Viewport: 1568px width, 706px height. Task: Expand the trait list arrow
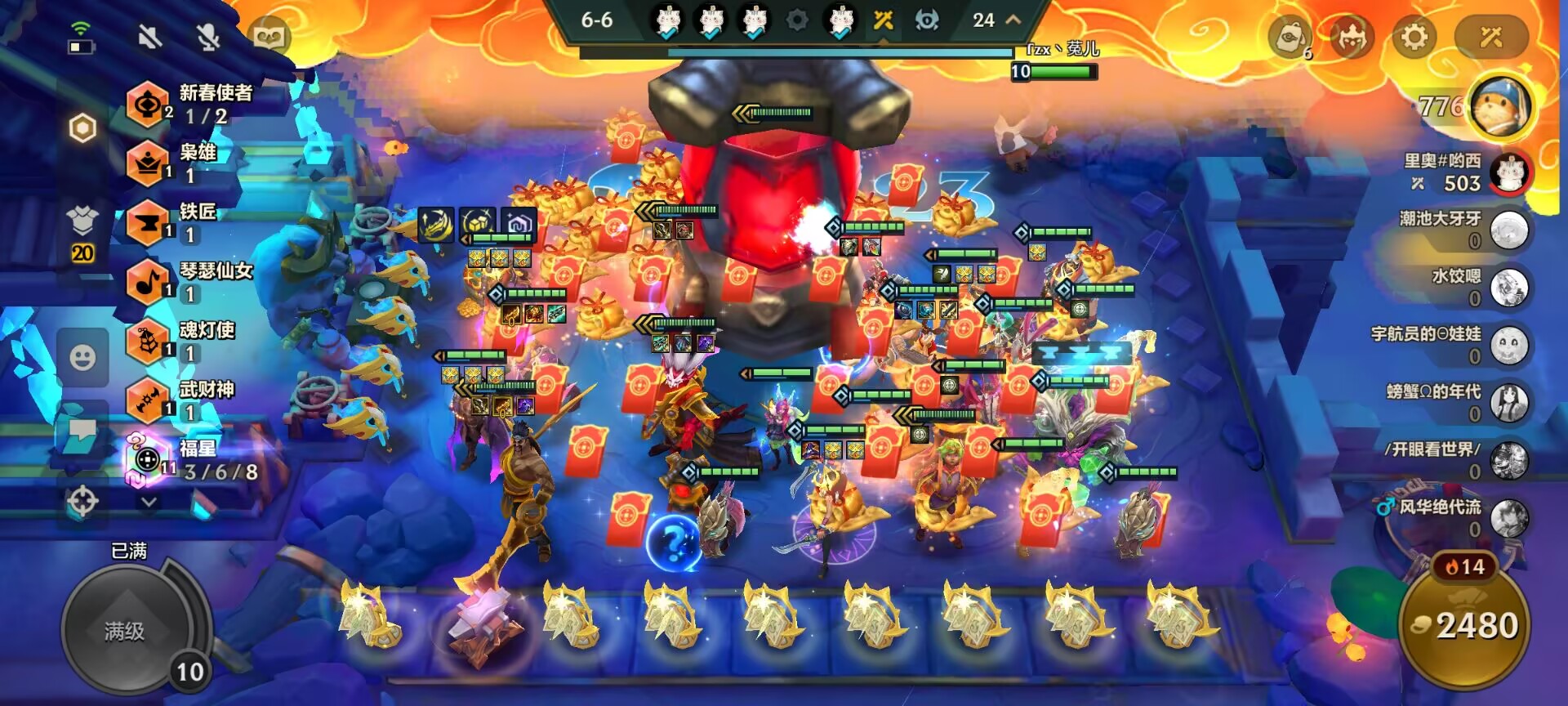click(149, 502)
